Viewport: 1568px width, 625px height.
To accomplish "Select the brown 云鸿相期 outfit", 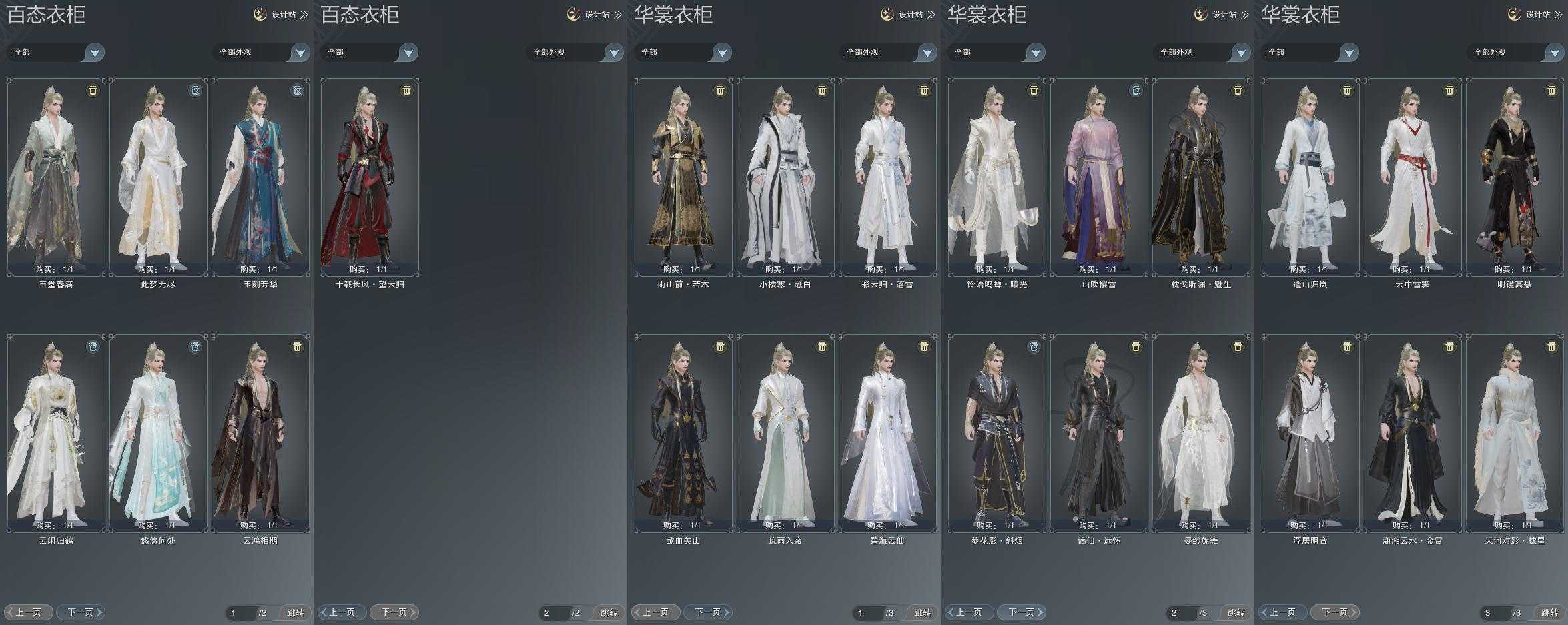I will point(260,433).
